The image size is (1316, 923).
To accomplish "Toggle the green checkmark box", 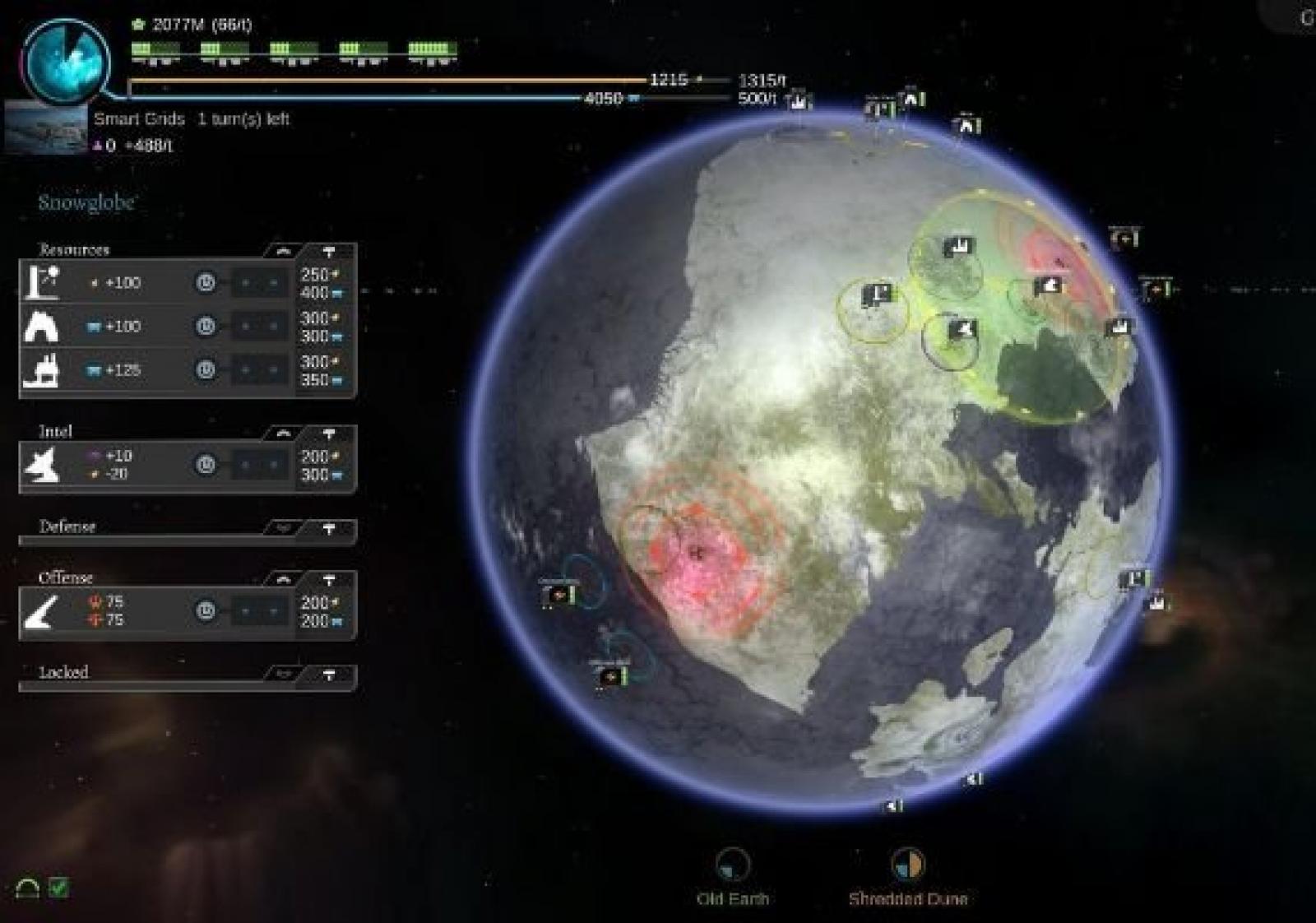I will [x=58, y=888].
